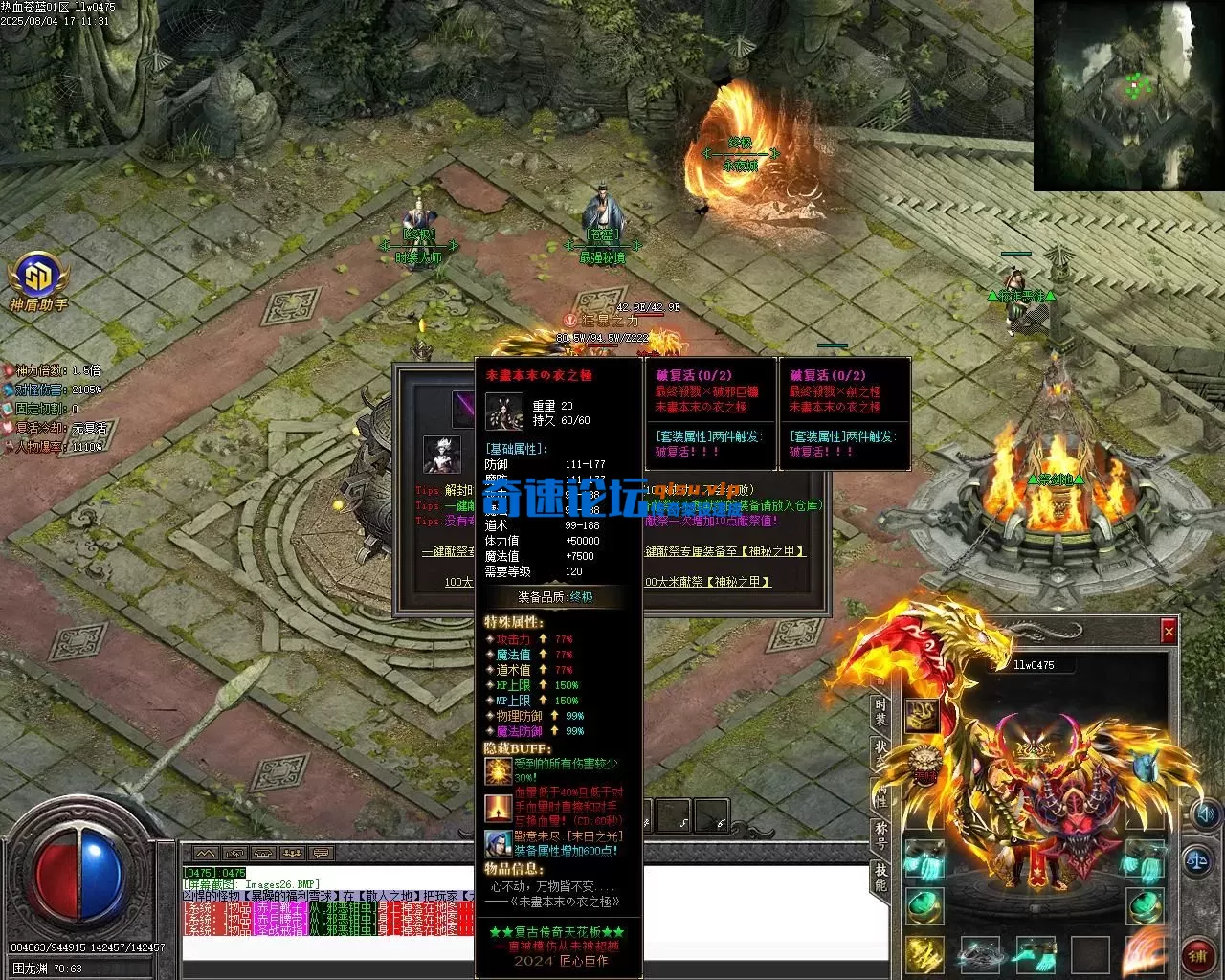Select the lion head medal slot
The width and height of the screenshot is (1225, 980).
tap(924, 763)
